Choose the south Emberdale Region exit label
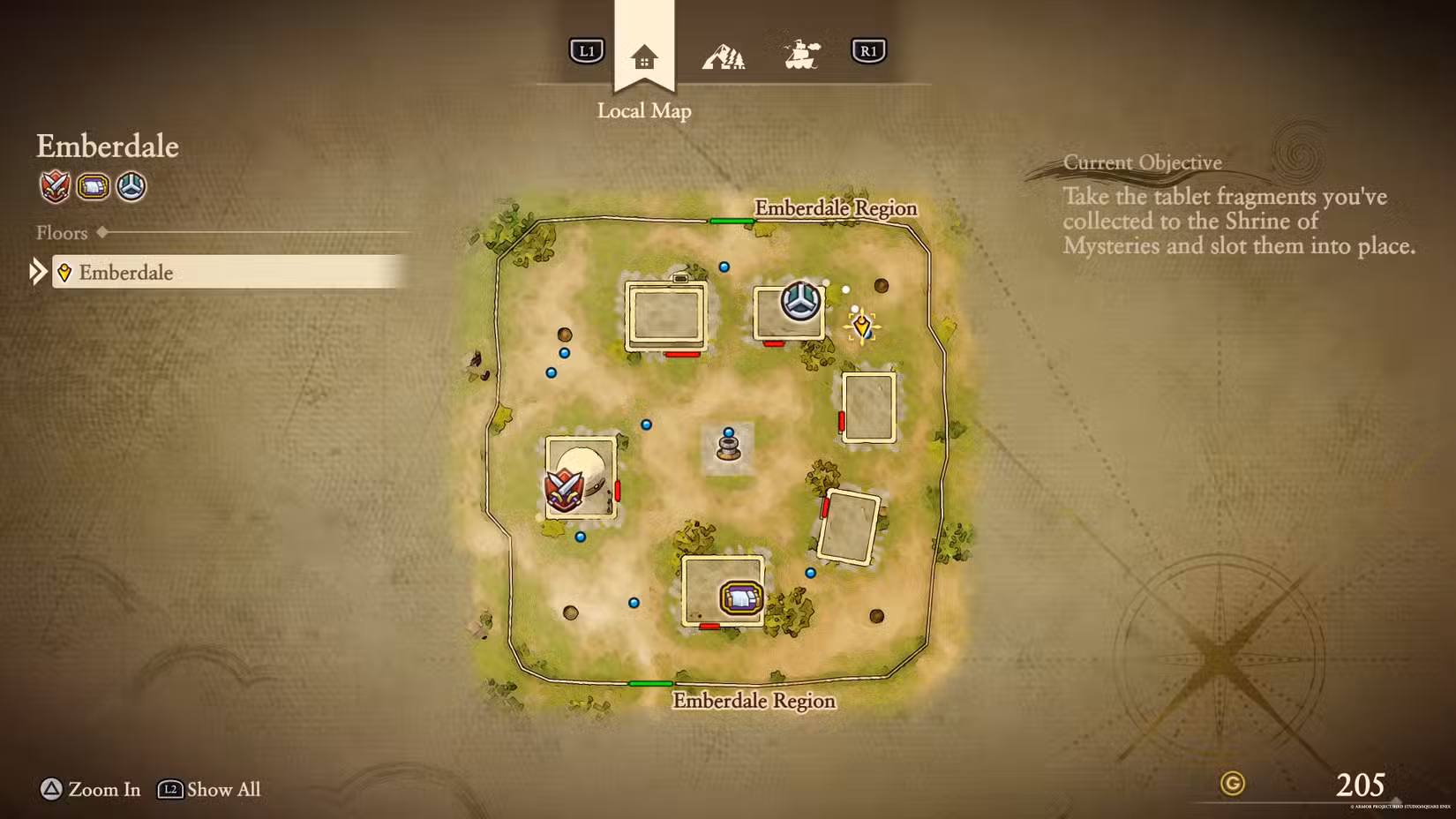 [754, 701]
